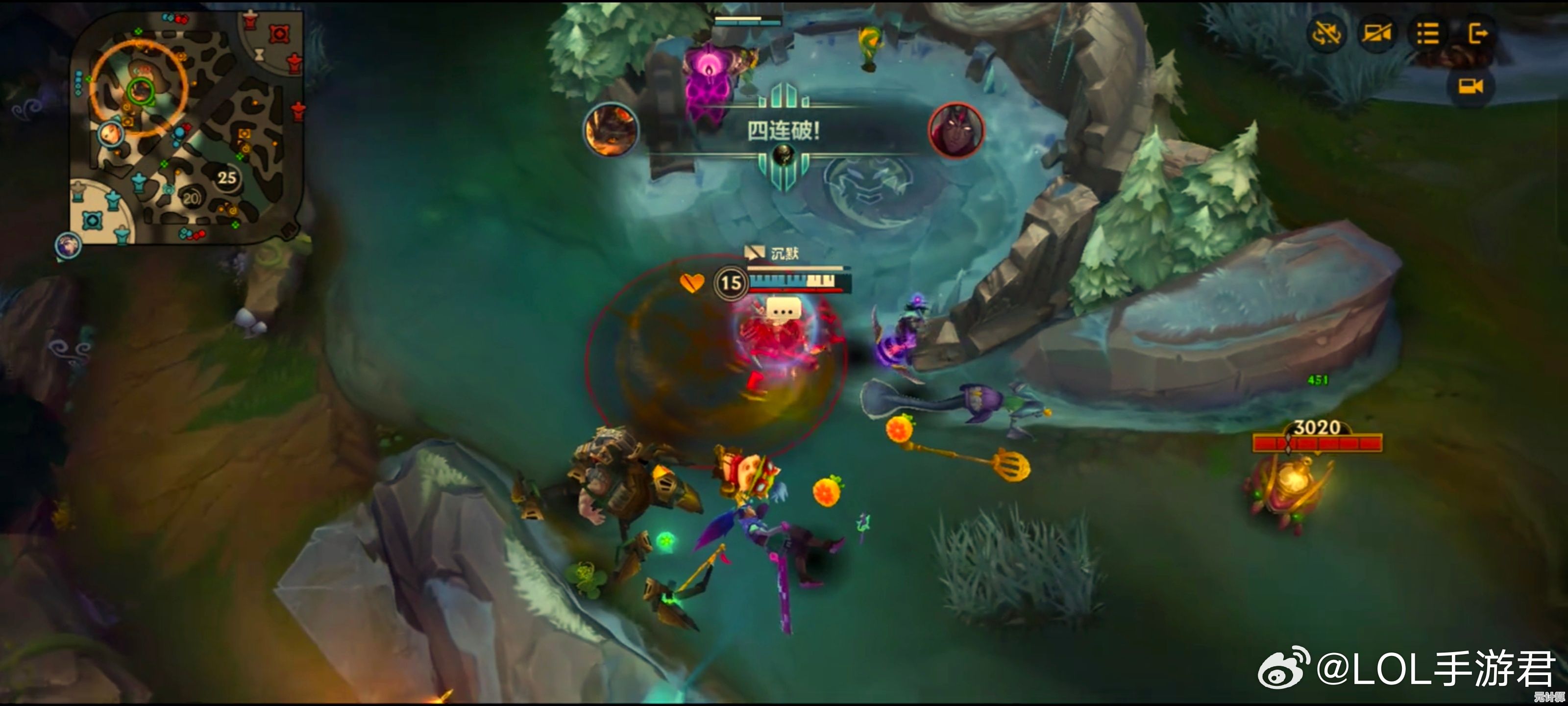Toggle the crossed-out rotating camera icon
The height and width of the screenshot is (706, 1568).
(x=1326, y=33)
